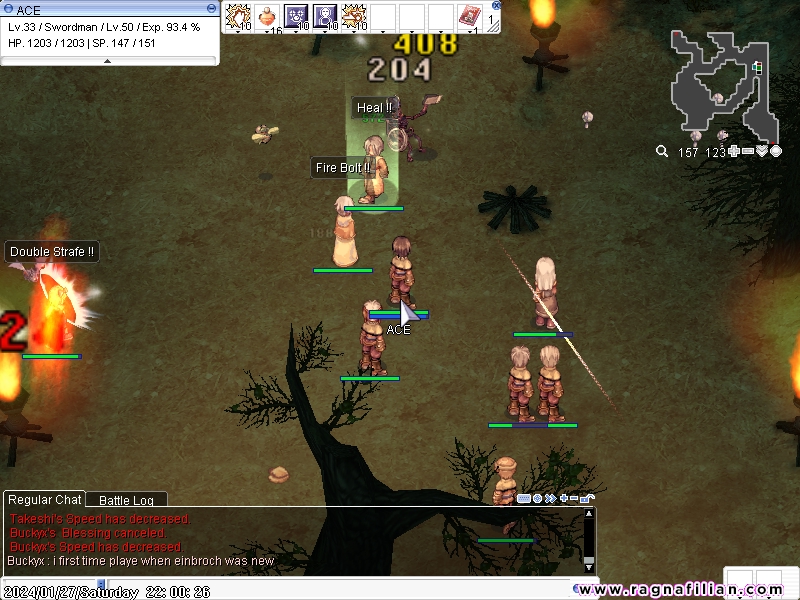Use the orange potion hotbar slot
This screenshot has height=600, width=800.
click(267, 16)
